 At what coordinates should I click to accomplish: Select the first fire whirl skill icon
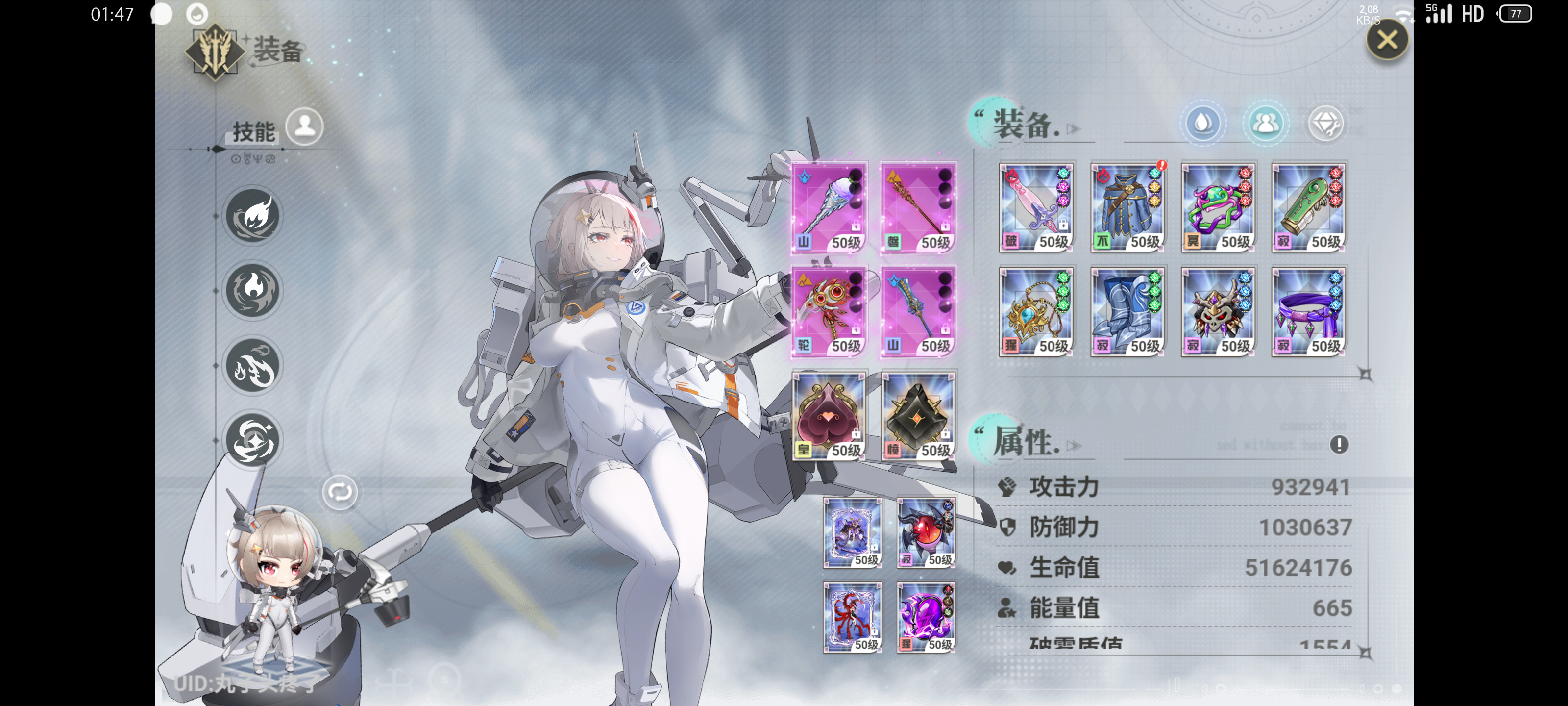[253, 216]
